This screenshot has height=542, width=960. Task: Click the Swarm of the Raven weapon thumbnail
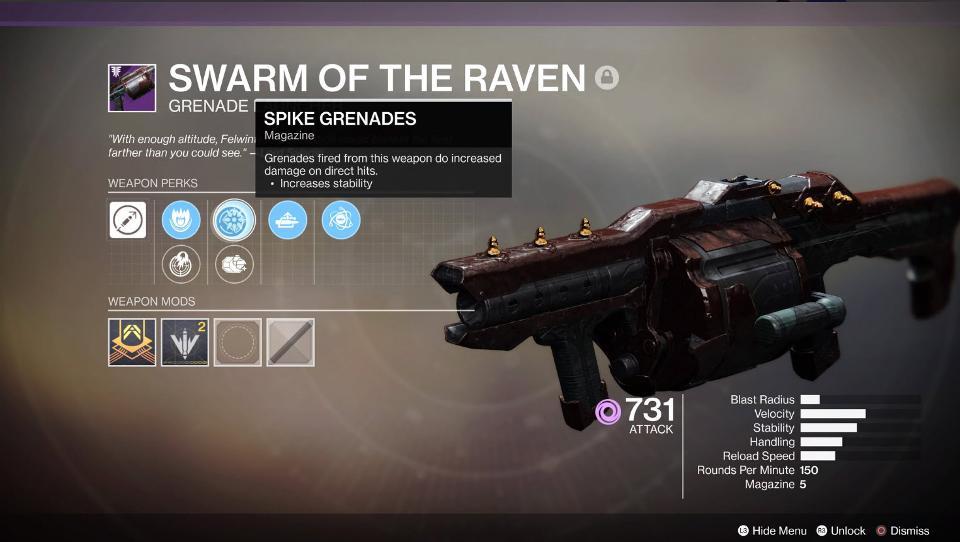tap(132, 88)
